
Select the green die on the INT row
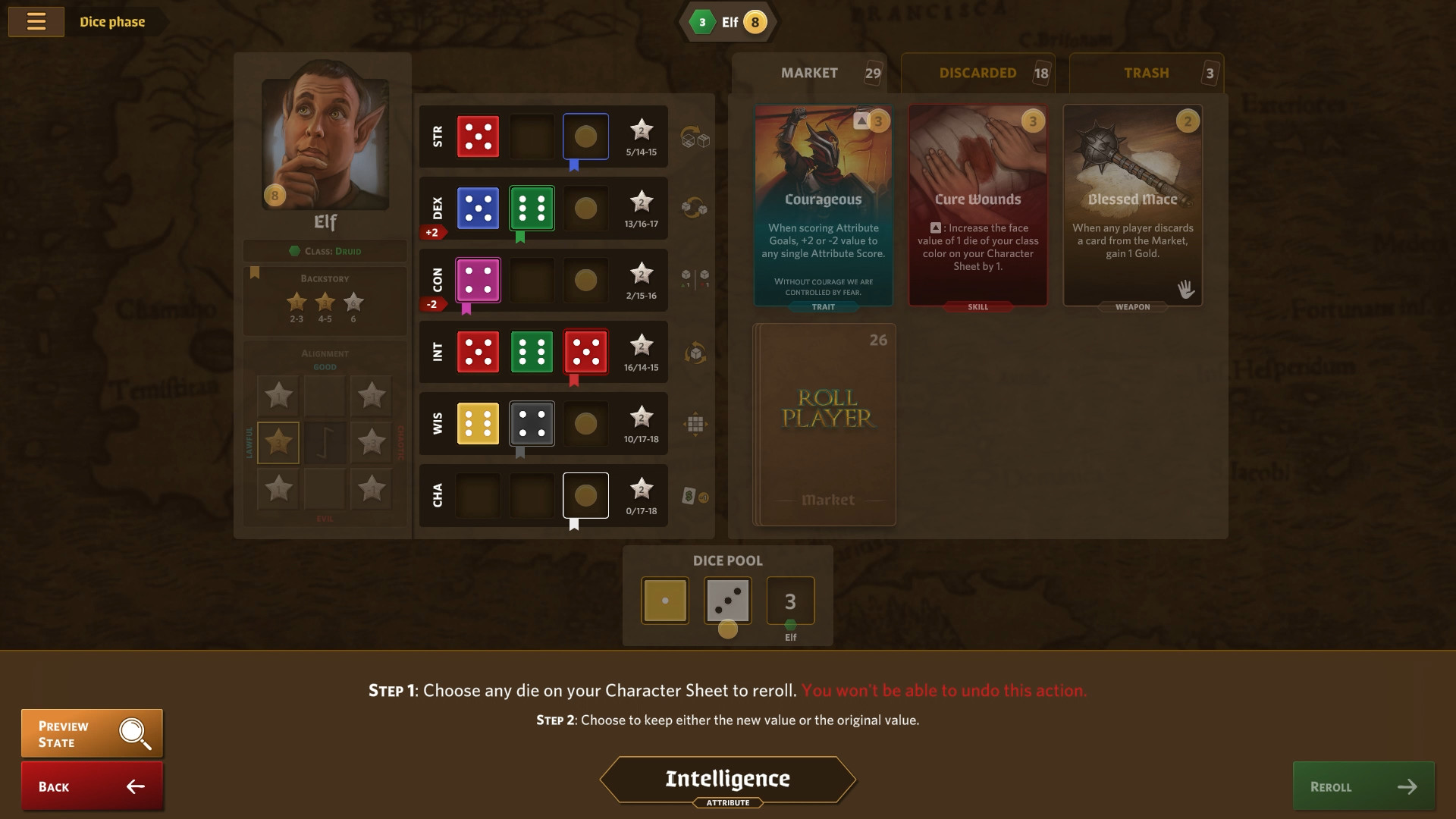click(x=532, y=352)
